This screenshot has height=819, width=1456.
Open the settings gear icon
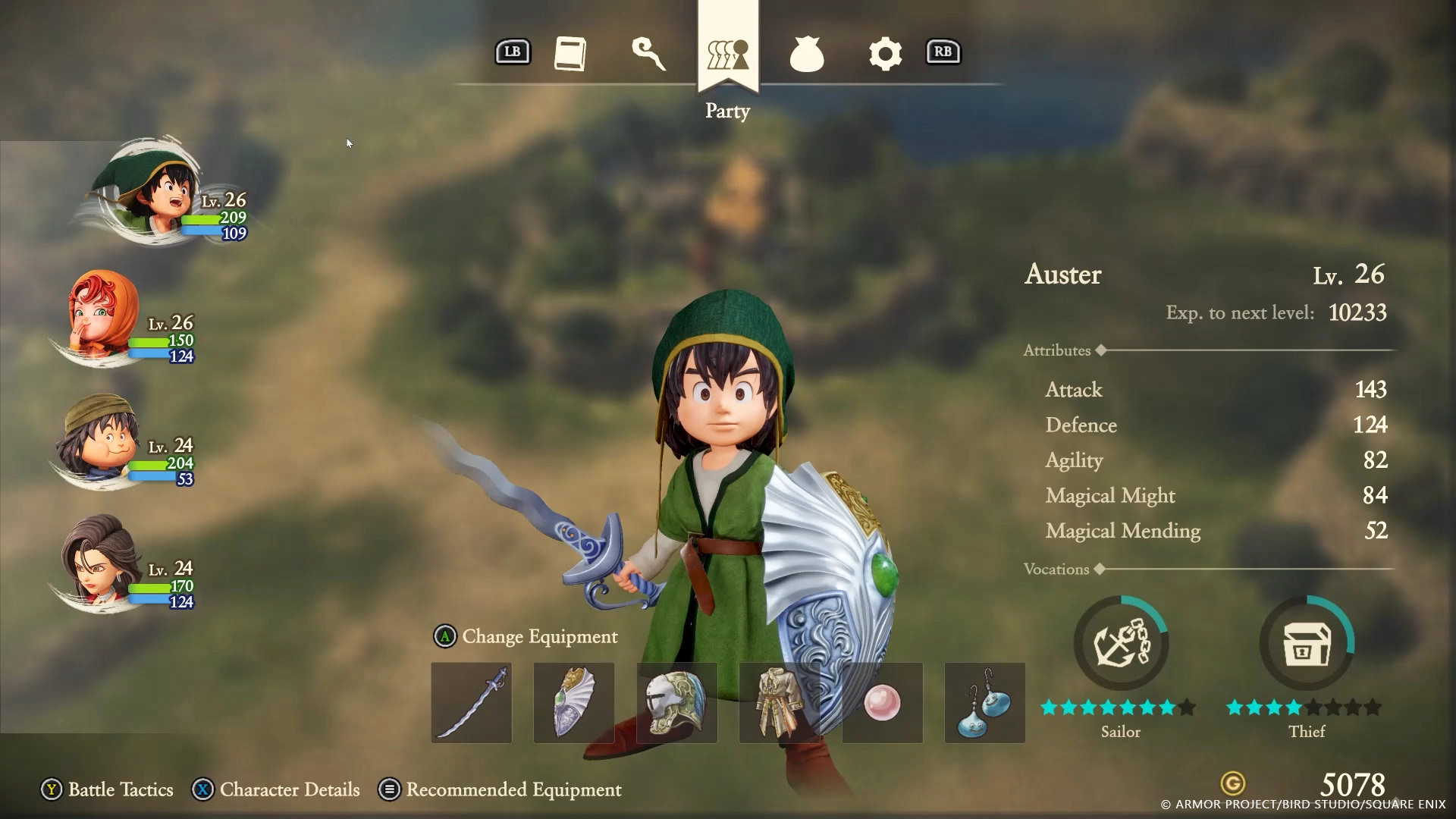(x=885, y=53)
